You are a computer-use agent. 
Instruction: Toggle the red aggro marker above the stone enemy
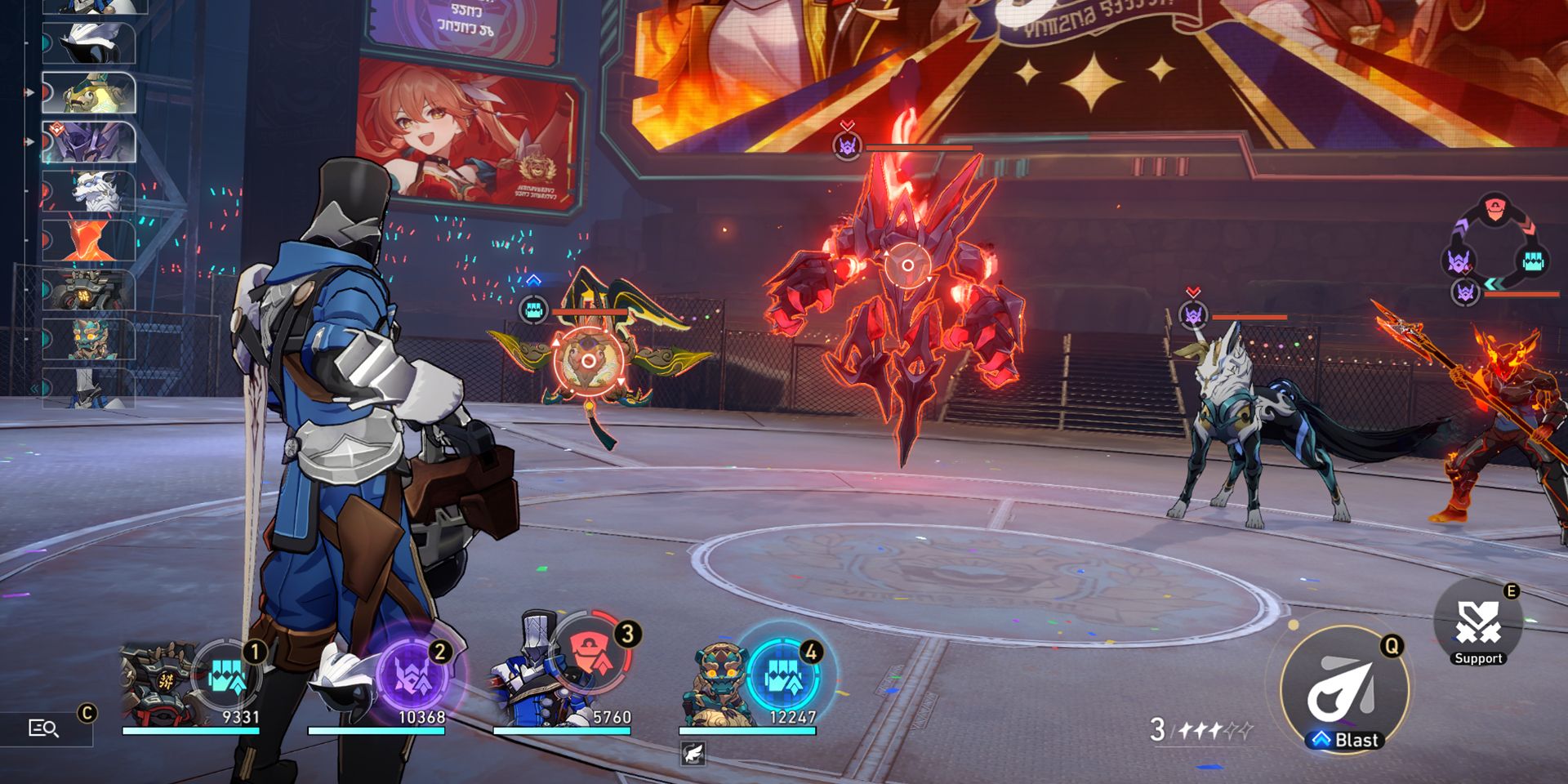[847, 125]
